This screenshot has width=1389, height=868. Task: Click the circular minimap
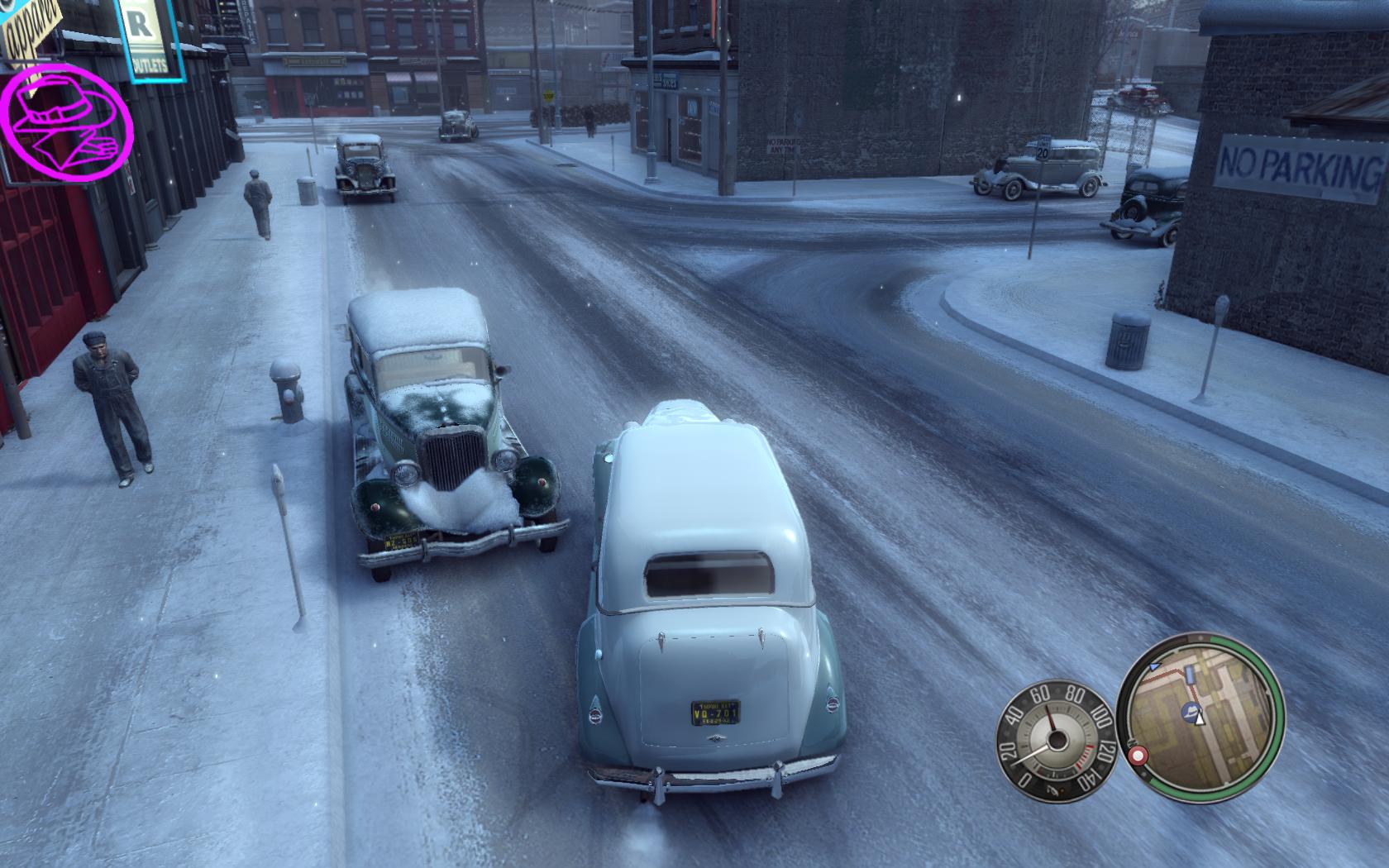coord(1200,718)
